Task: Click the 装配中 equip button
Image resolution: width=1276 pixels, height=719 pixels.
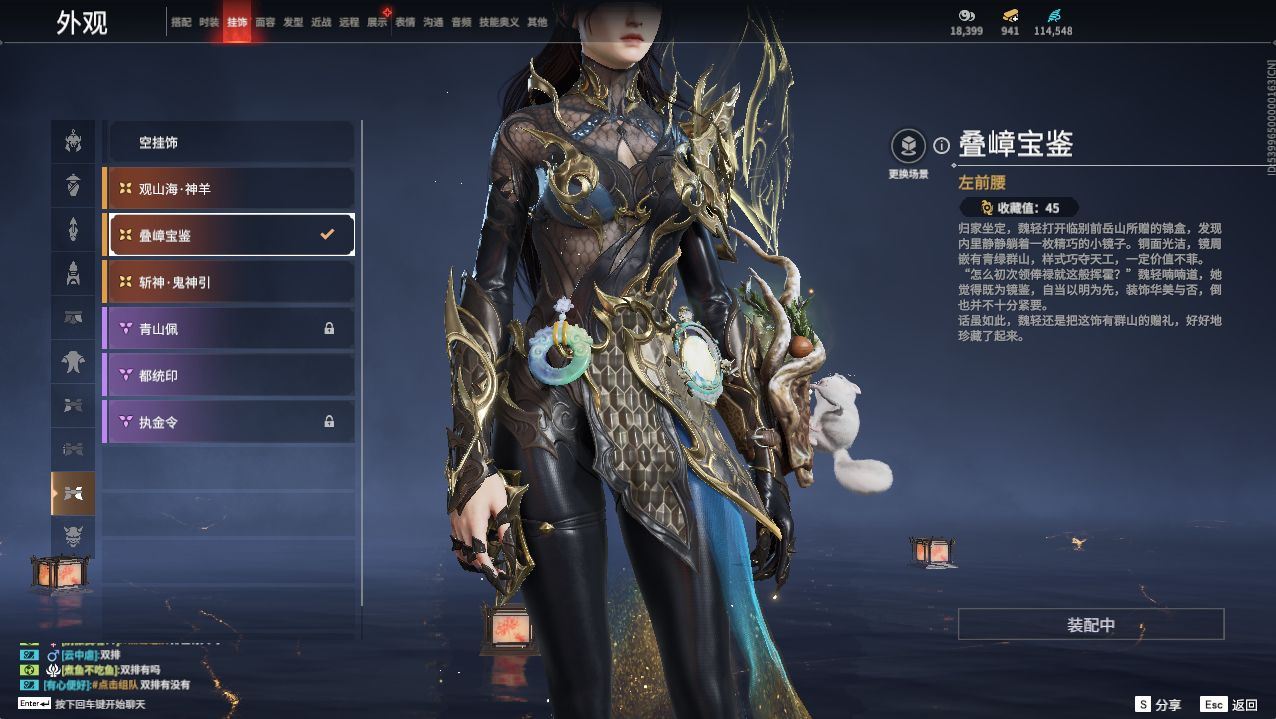Action: point(1090,625)
